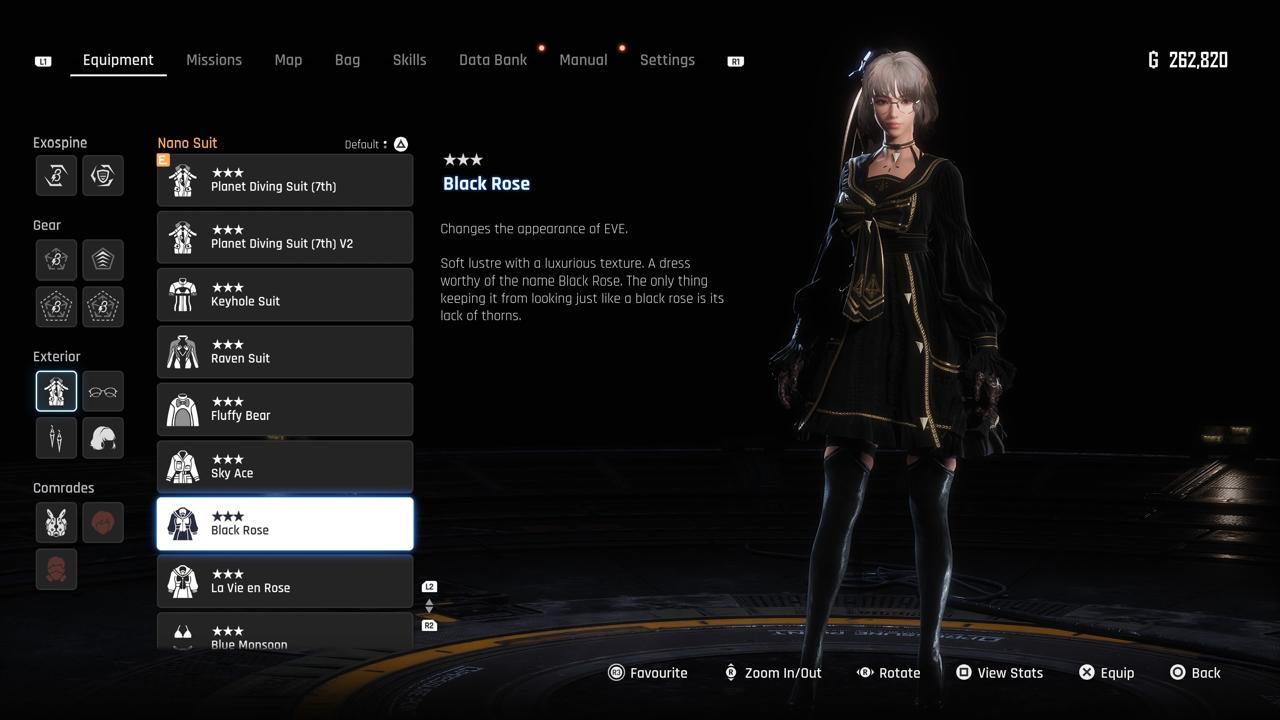The width and height of the screenshot is (1280, 720).
Task: Select the La Vie en Rose outfit
Action: [285, 582]
